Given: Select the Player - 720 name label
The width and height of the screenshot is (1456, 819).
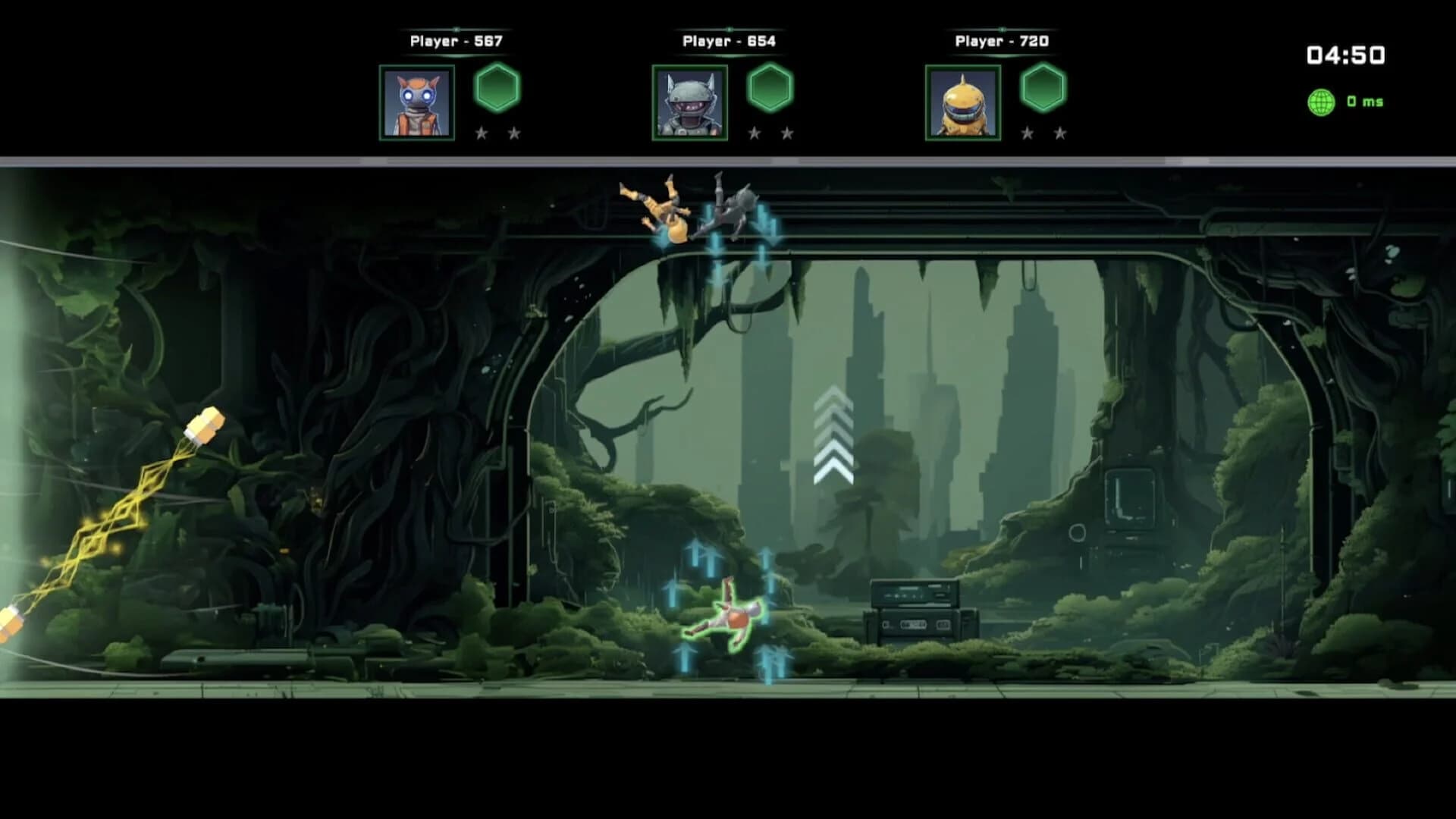Looking at the screenshot, I should (x=1003, y=39).
